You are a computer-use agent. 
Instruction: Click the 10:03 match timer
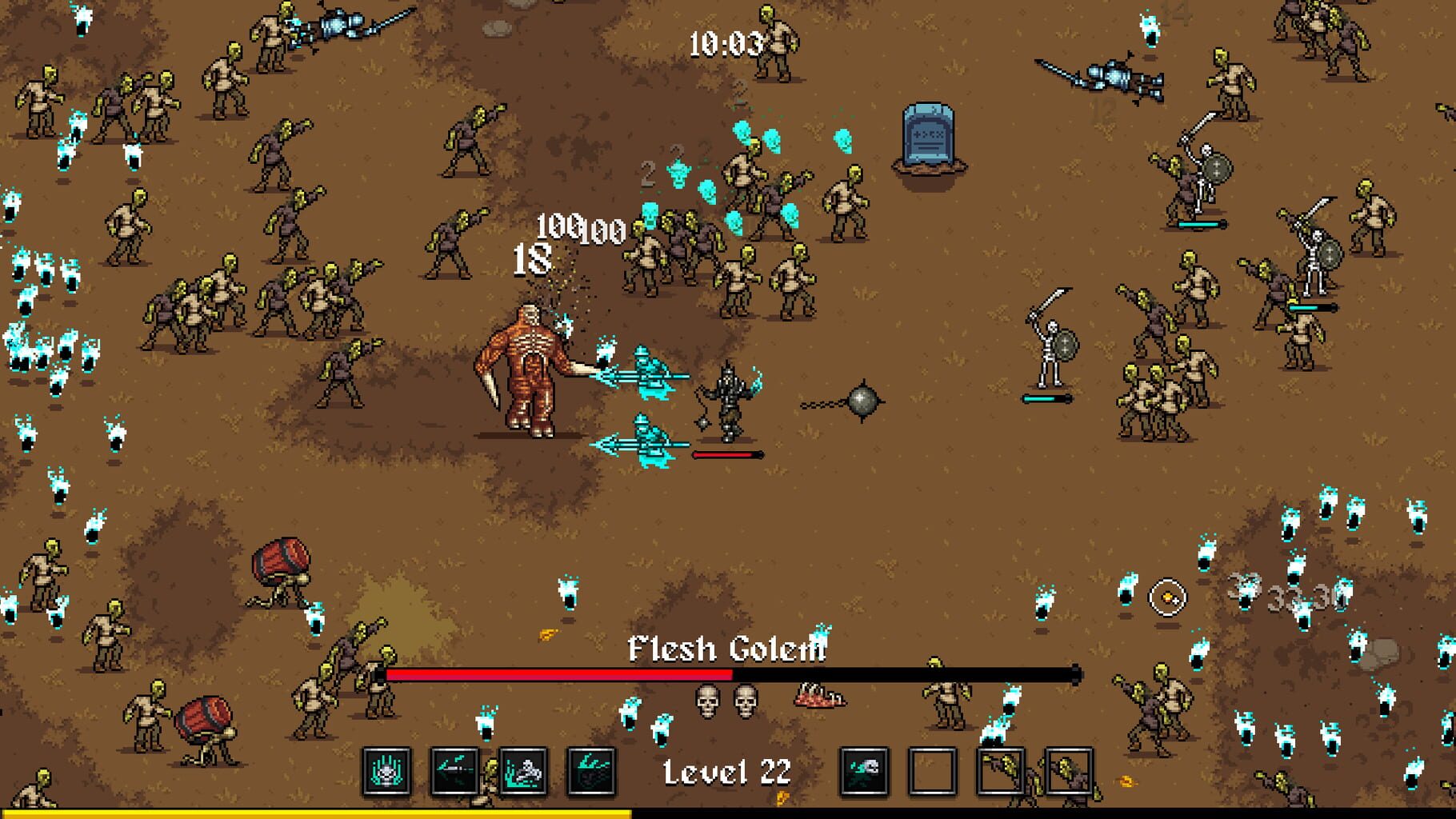tap(725, 44)
